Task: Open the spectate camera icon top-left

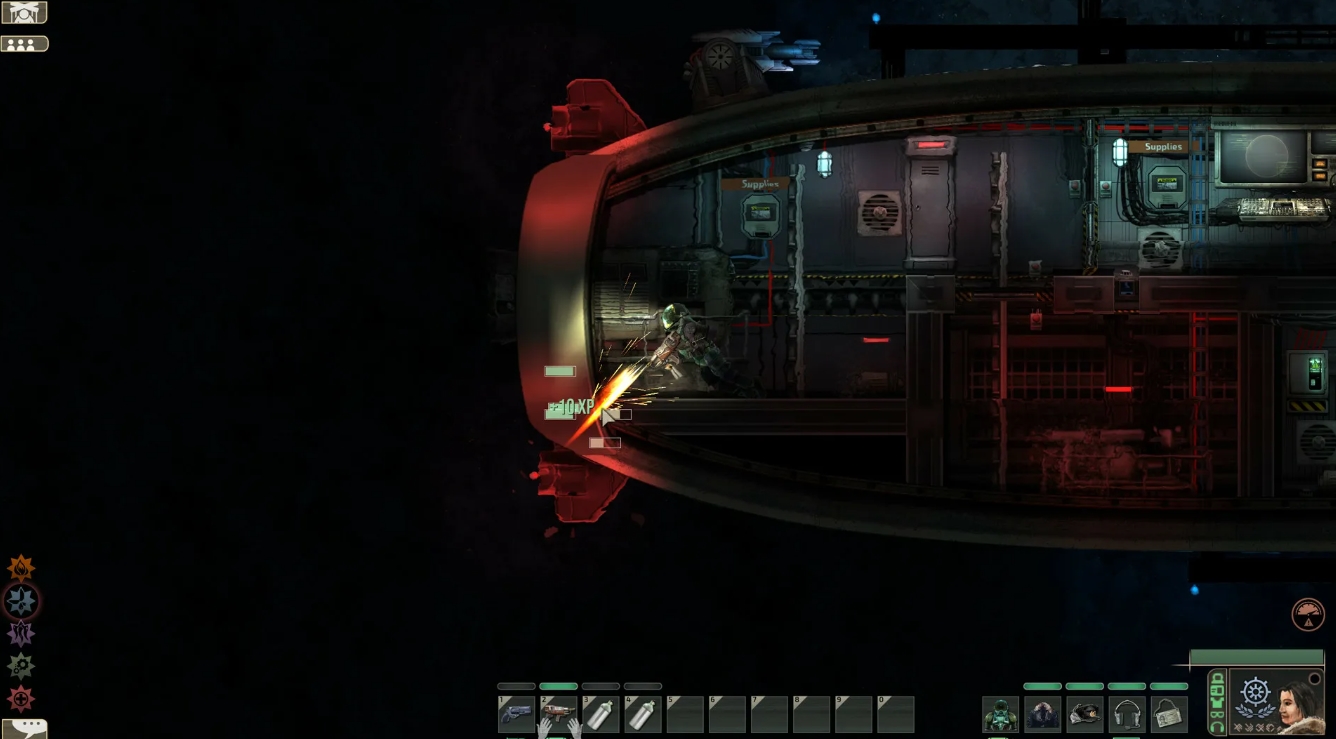Action: point(22,12)
